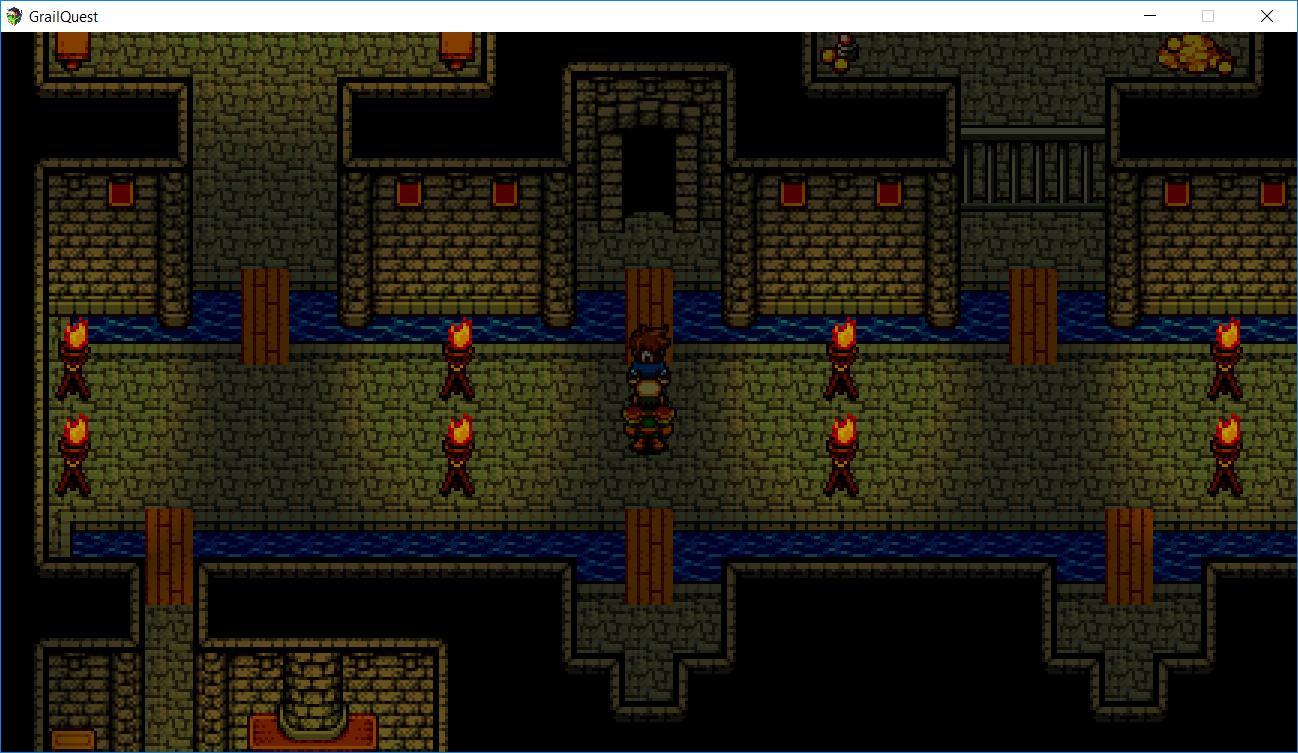Toggle the torch directly left of the player
The image size is (1298, 753).
[x=459, y=360]
